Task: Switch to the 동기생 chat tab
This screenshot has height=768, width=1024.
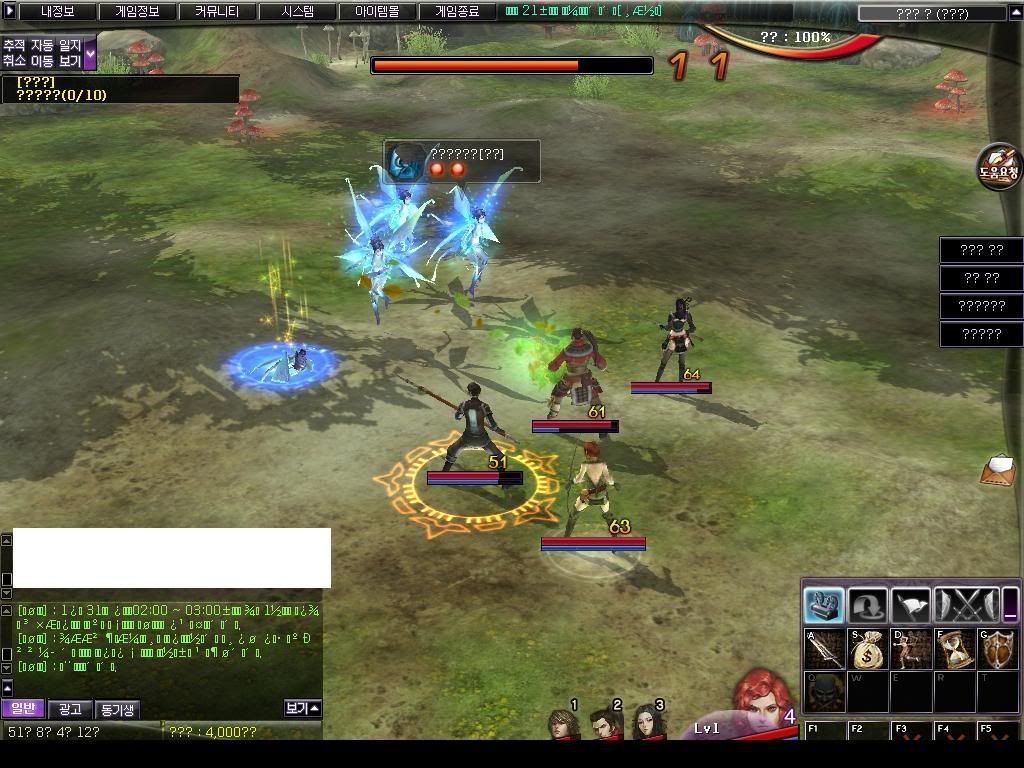Action: pyautogui.click(x=117, y=709)
